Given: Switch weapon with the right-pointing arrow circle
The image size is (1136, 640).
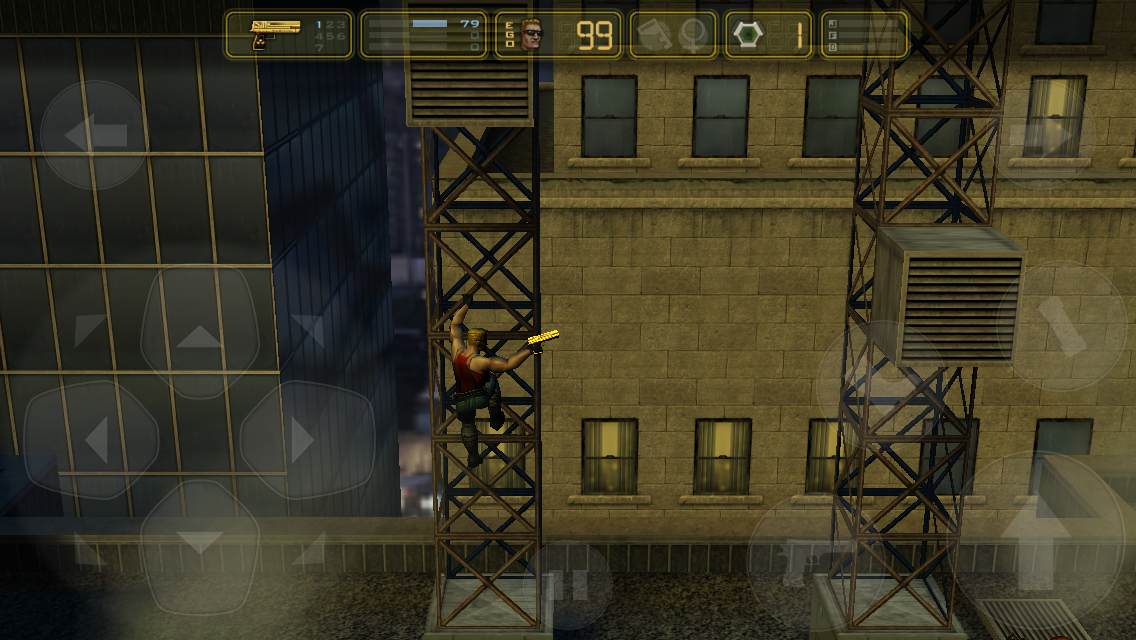Looking at the screenshot, I should point(1042,134).
